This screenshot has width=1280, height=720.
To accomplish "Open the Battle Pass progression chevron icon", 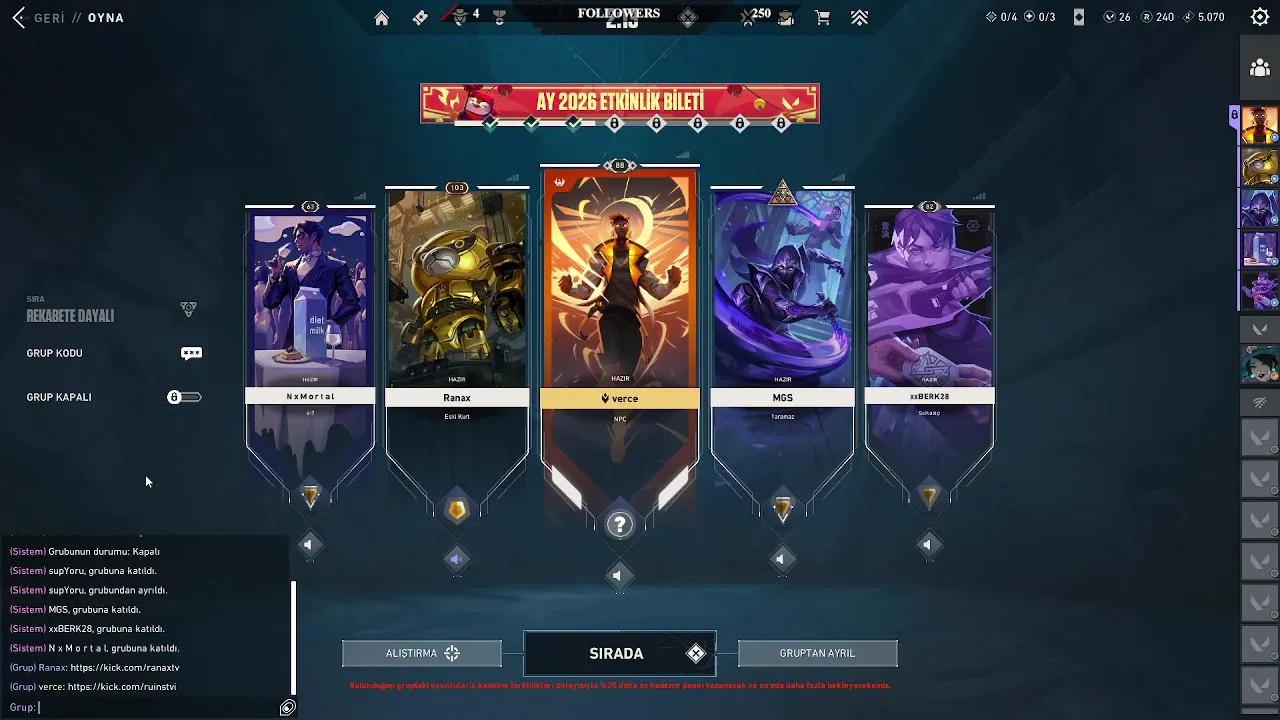I will (858, 17).
